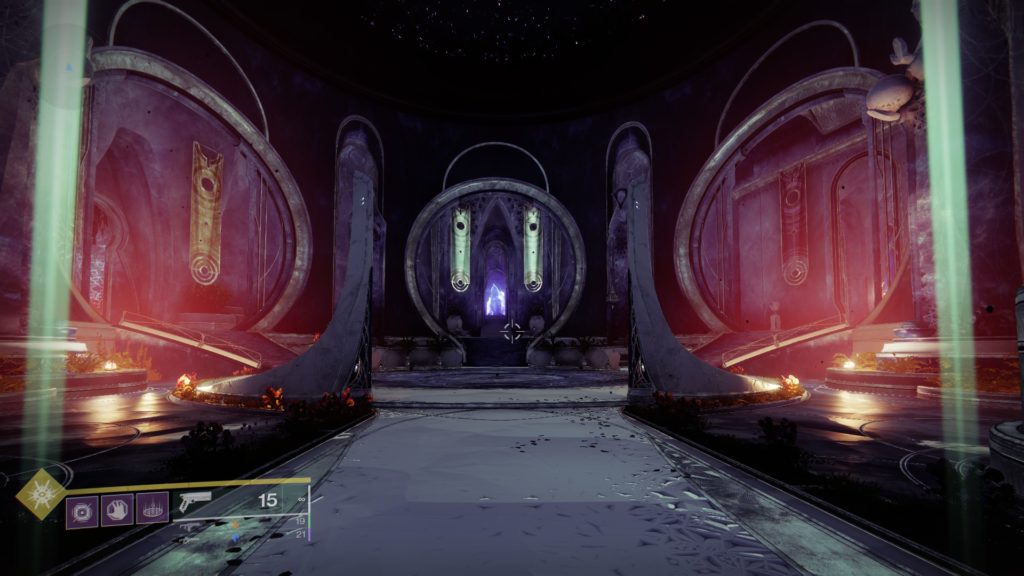Viewport: 1024px width, 576px height.
Task: Trigger the rift class ability icon
Action: [152, 510]
